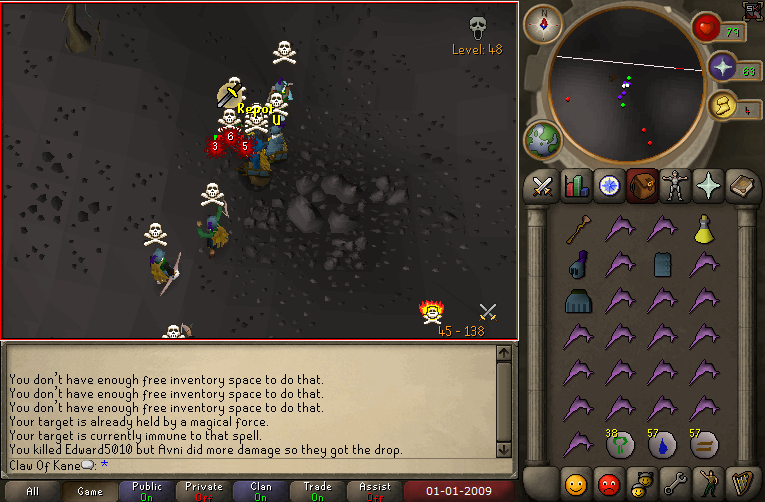Open the yellow smiley friends list tab
This screenshot has height=502, width=765.
tap(575, 484)
